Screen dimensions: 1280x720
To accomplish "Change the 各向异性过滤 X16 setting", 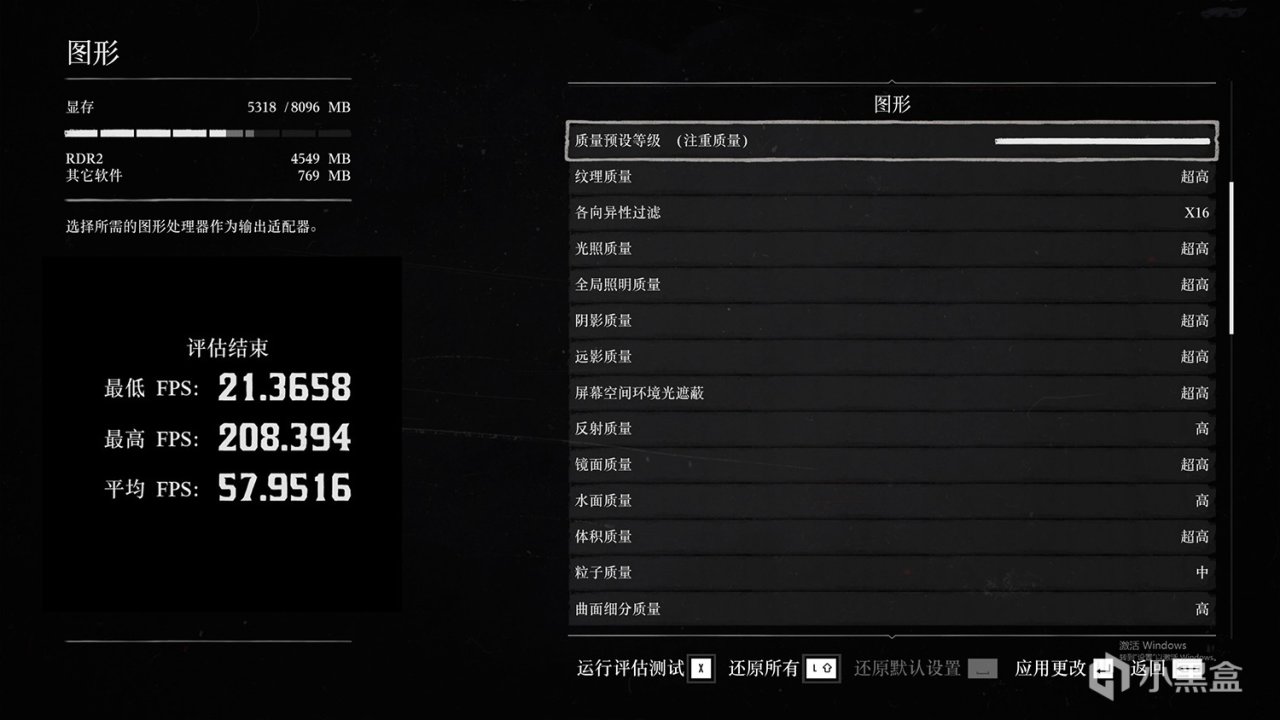I will click(890, 212).
